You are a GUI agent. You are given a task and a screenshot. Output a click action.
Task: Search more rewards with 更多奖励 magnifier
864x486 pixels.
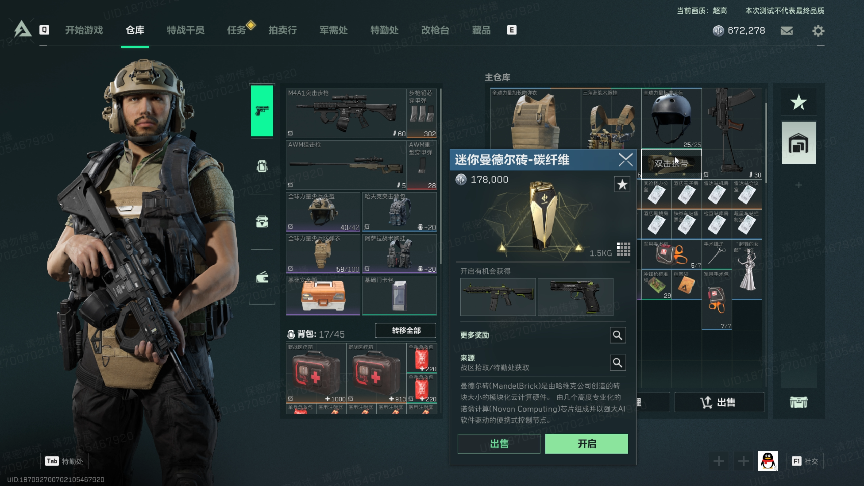[x=618, y=336]
